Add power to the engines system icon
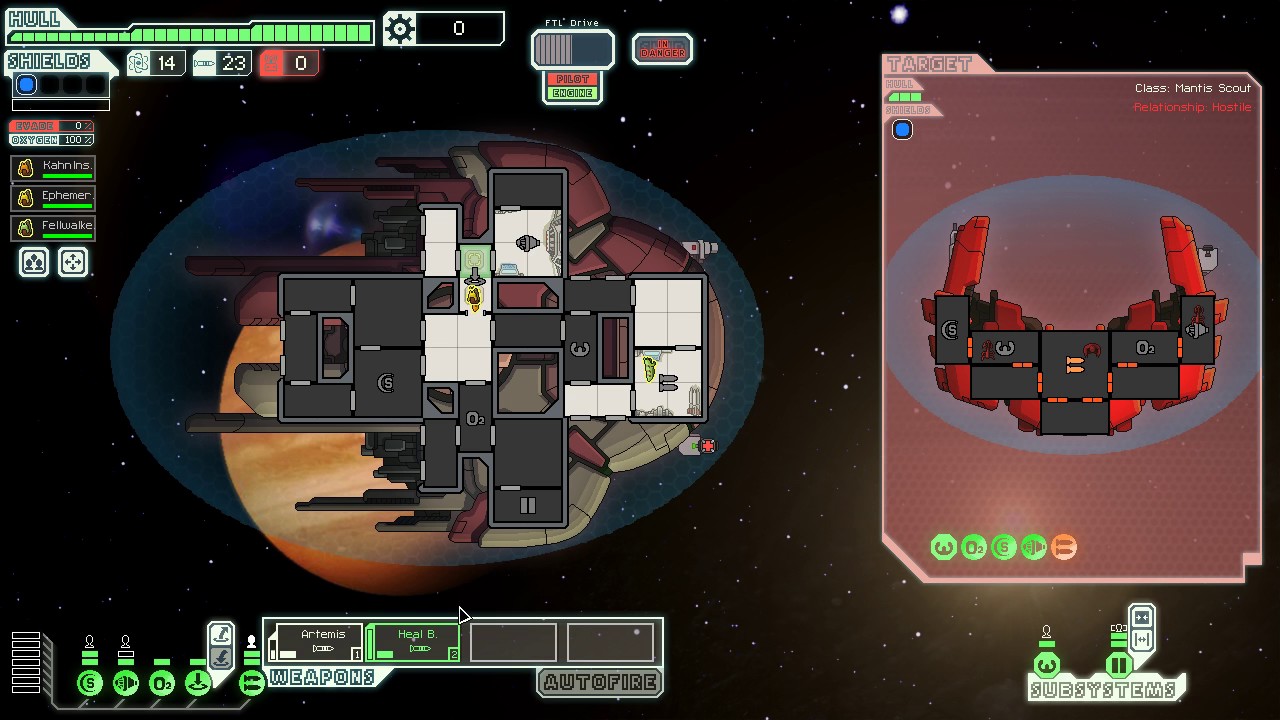1280x720 pixels. click(126, 684)
